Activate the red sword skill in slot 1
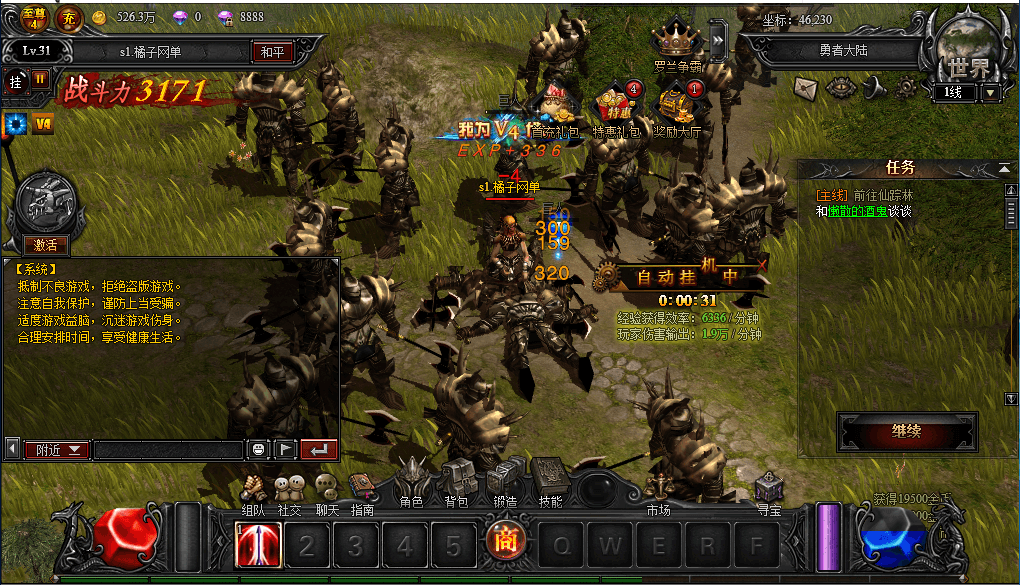The image size is (1020, 585). [258, 545]
